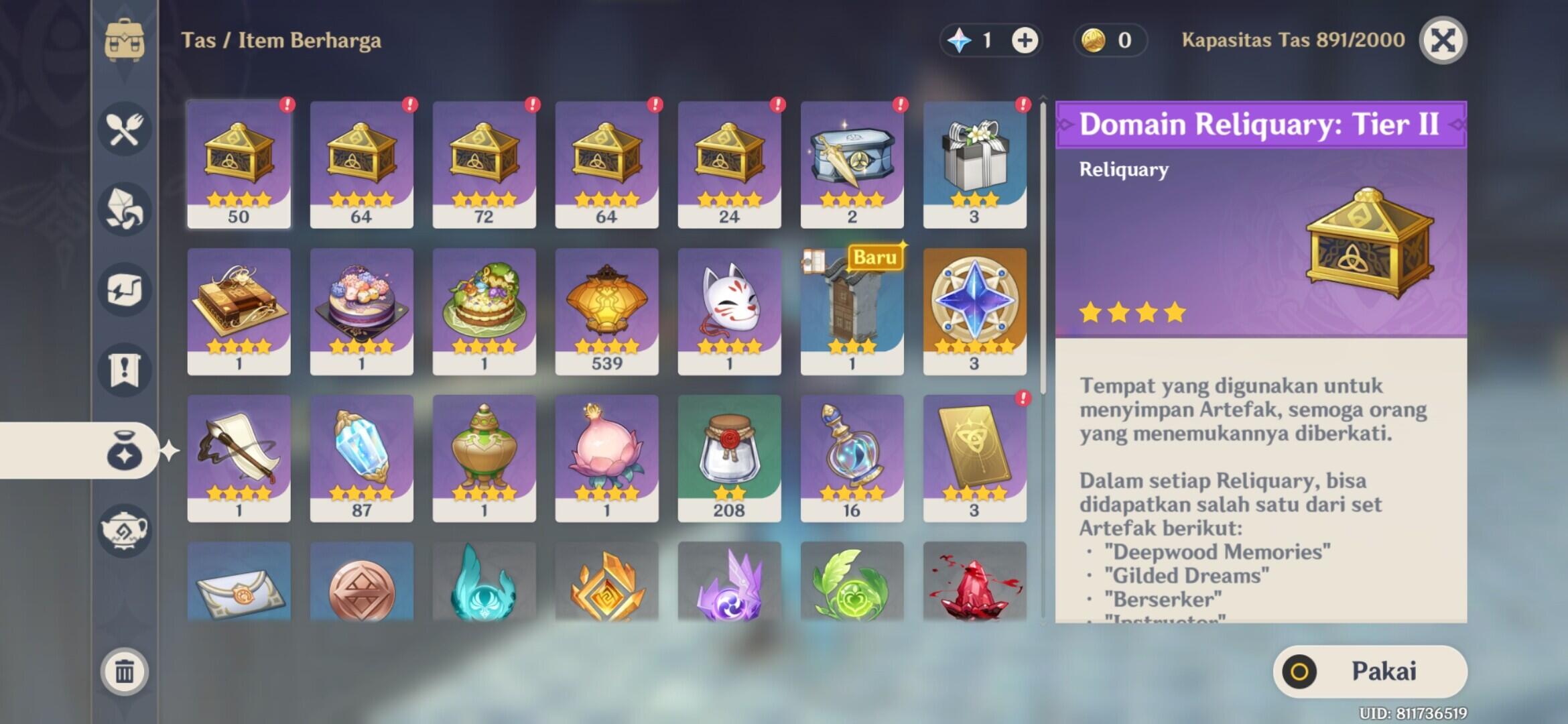Select the weapon chest with dagger
1568x724 pixels.
852,164
